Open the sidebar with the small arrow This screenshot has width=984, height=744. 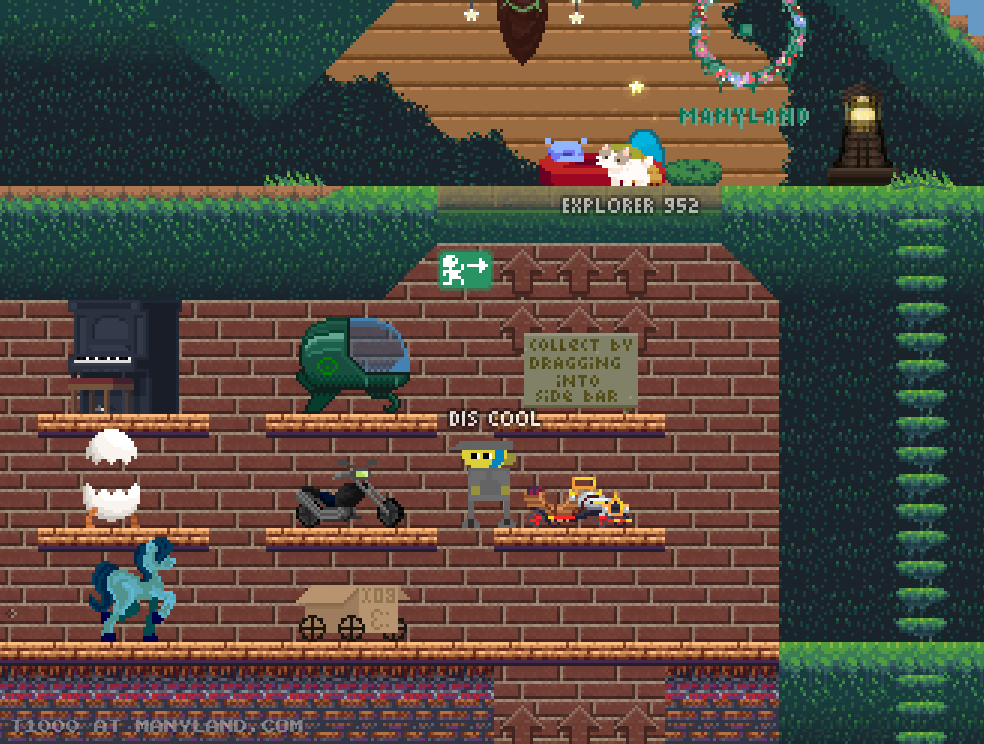pos(12,613)
